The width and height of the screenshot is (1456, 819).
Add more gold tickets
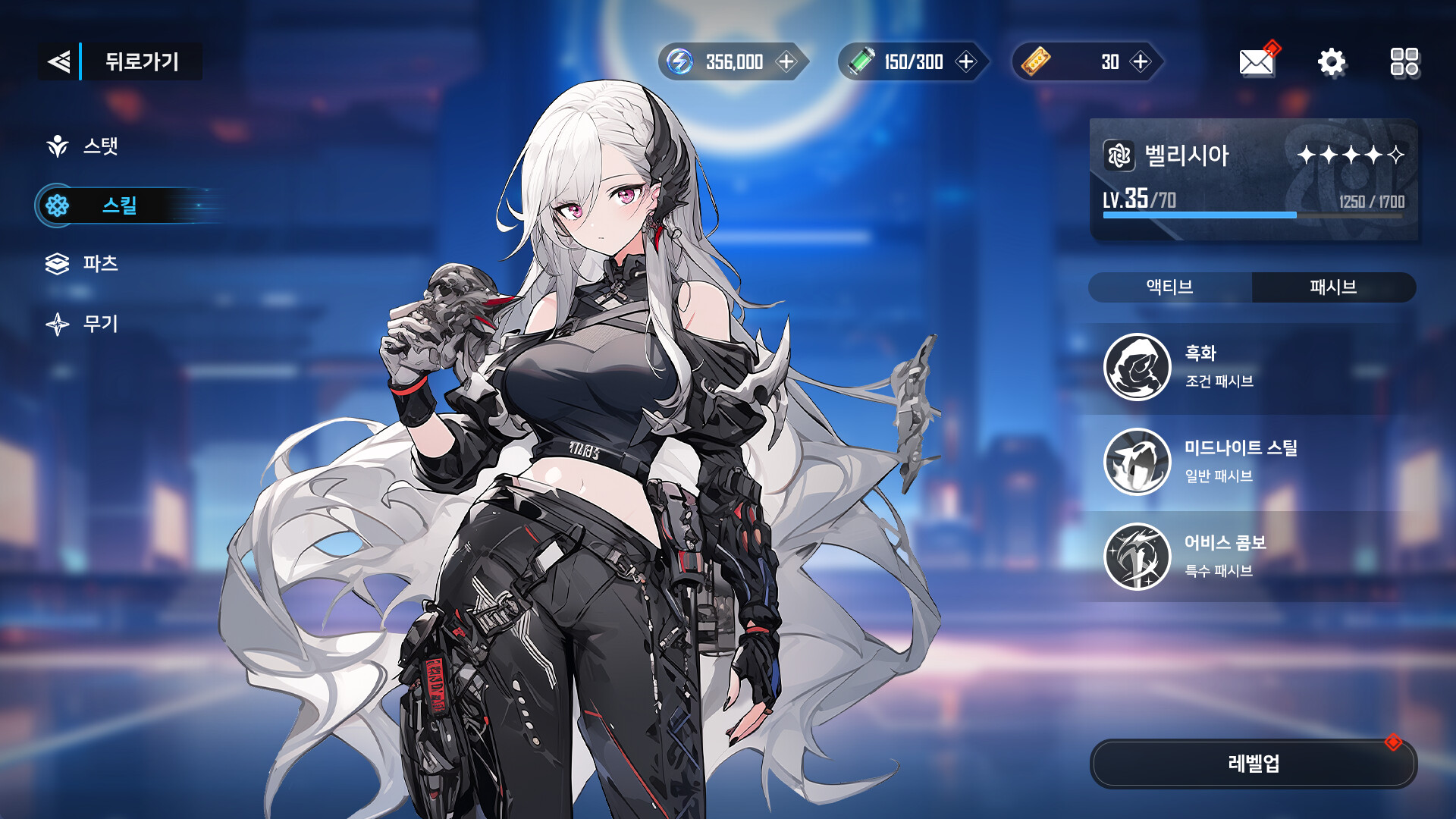click(1140, 61)
